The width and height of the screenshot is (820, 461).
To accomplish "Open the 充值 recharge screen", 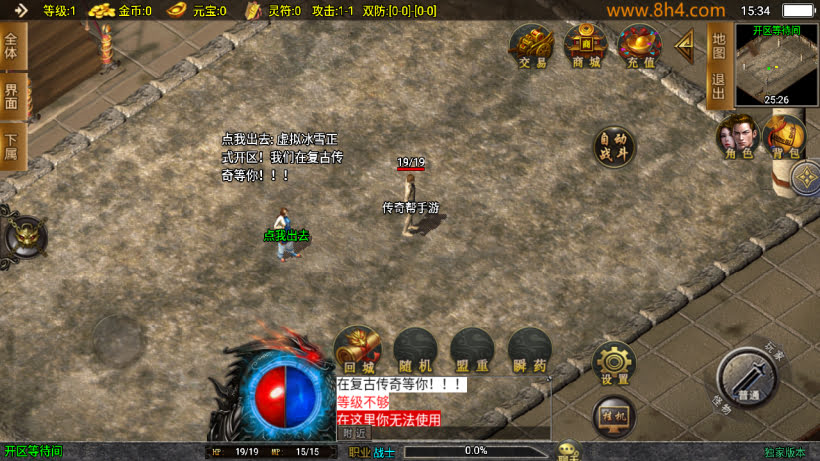I will 640,46.
